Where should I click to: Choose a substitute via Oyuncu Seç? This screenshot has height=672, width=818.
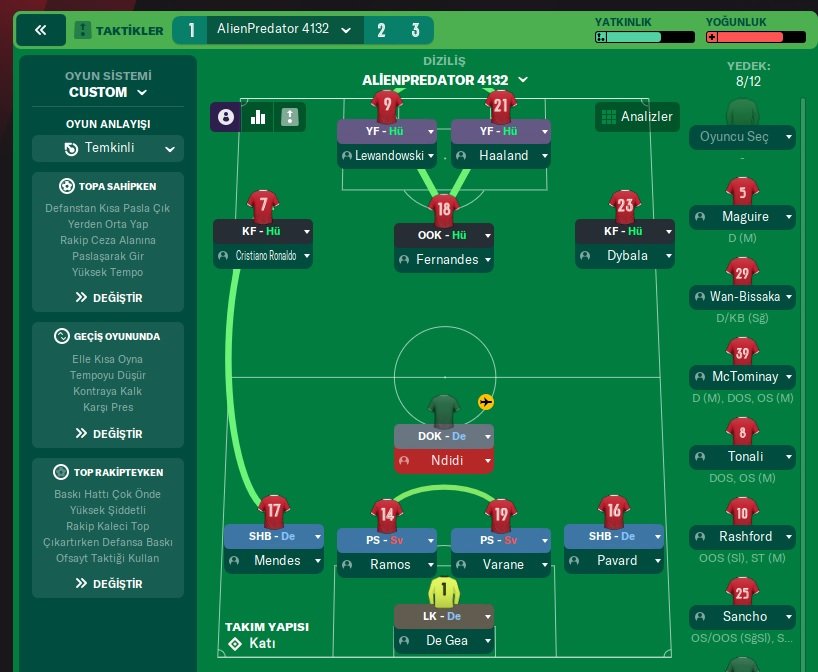741,137
